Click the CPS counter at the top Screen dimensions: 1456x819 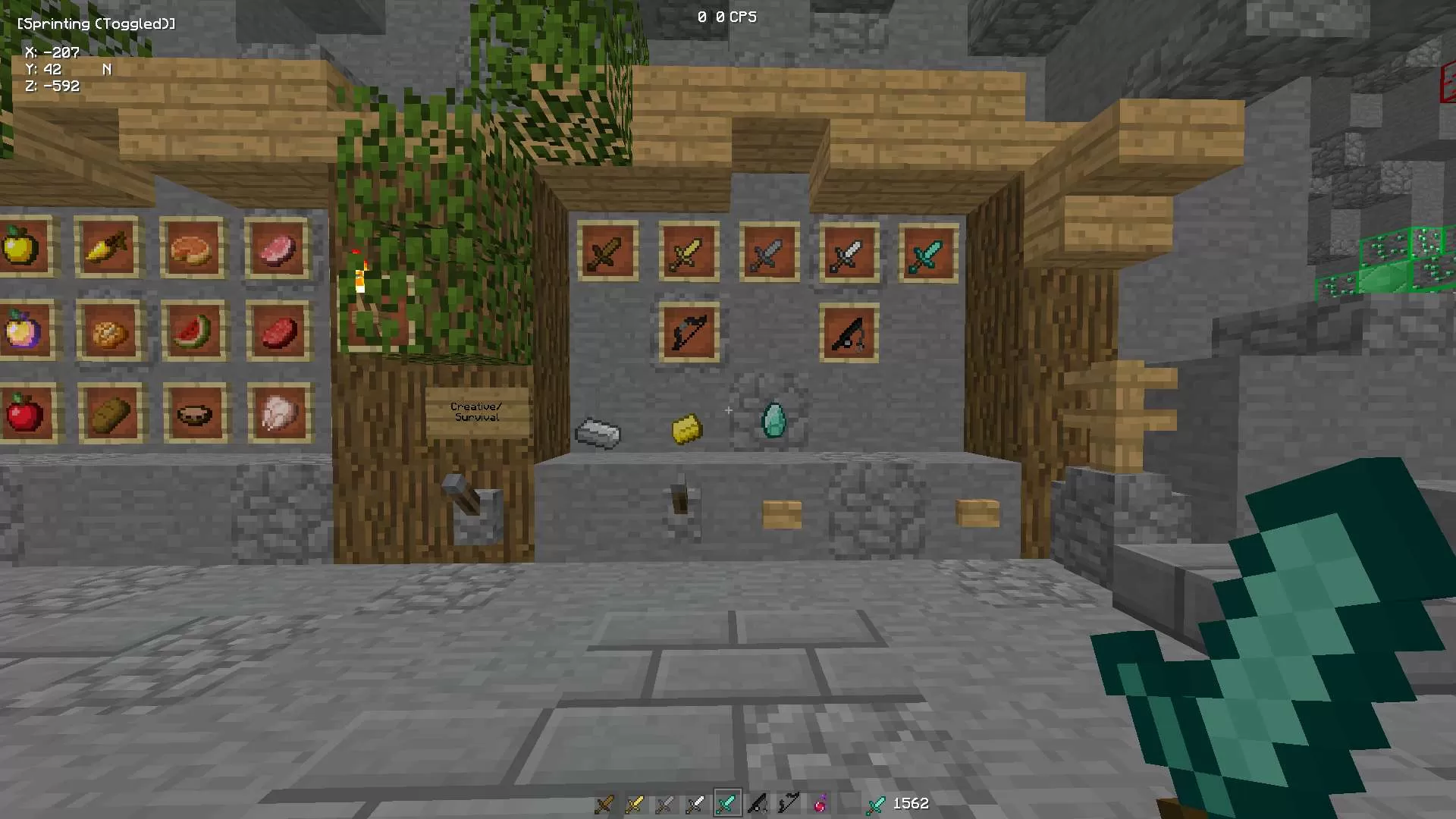coord(726,17)
